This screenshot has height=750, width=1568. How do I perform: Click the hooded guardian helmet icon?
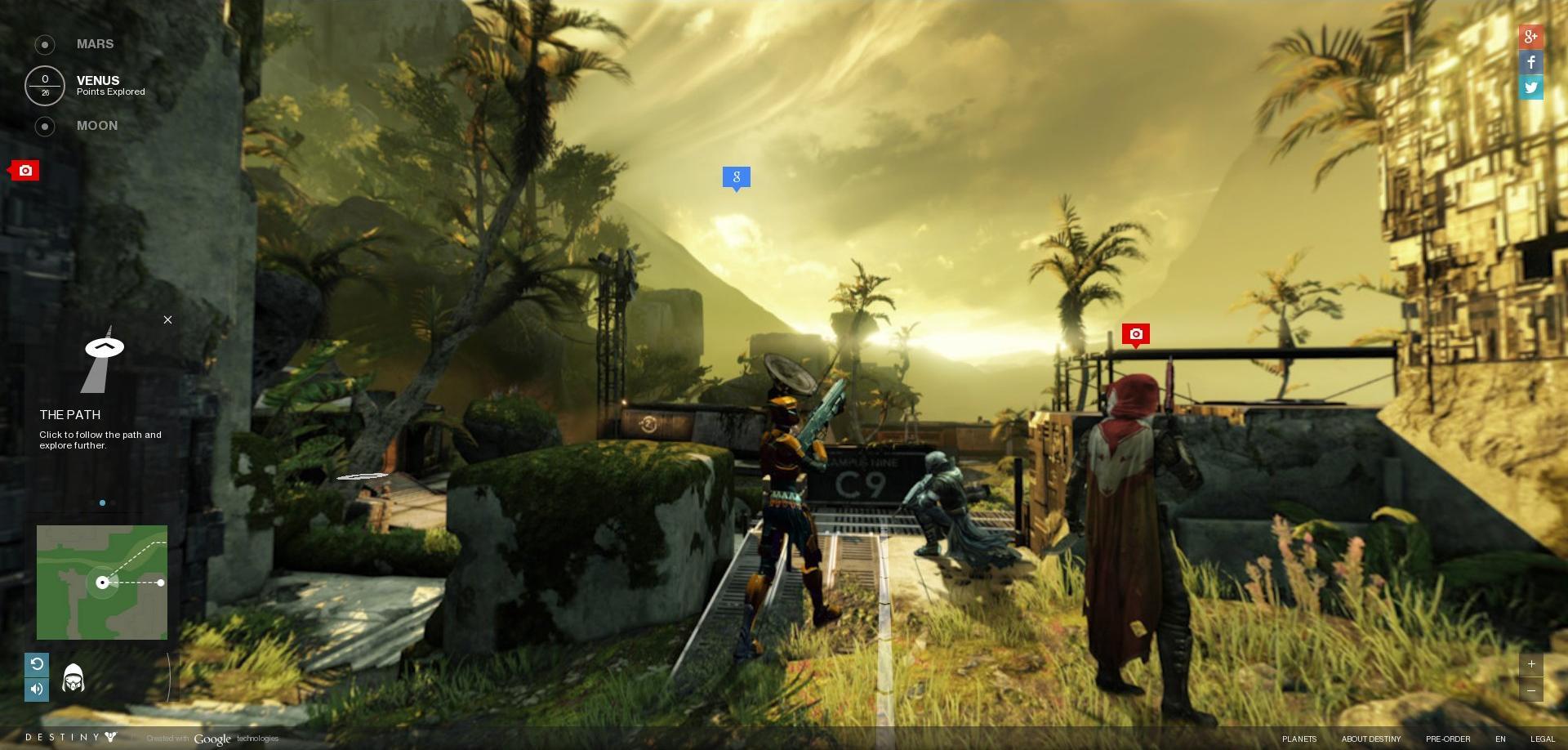[x=73, y=678]
